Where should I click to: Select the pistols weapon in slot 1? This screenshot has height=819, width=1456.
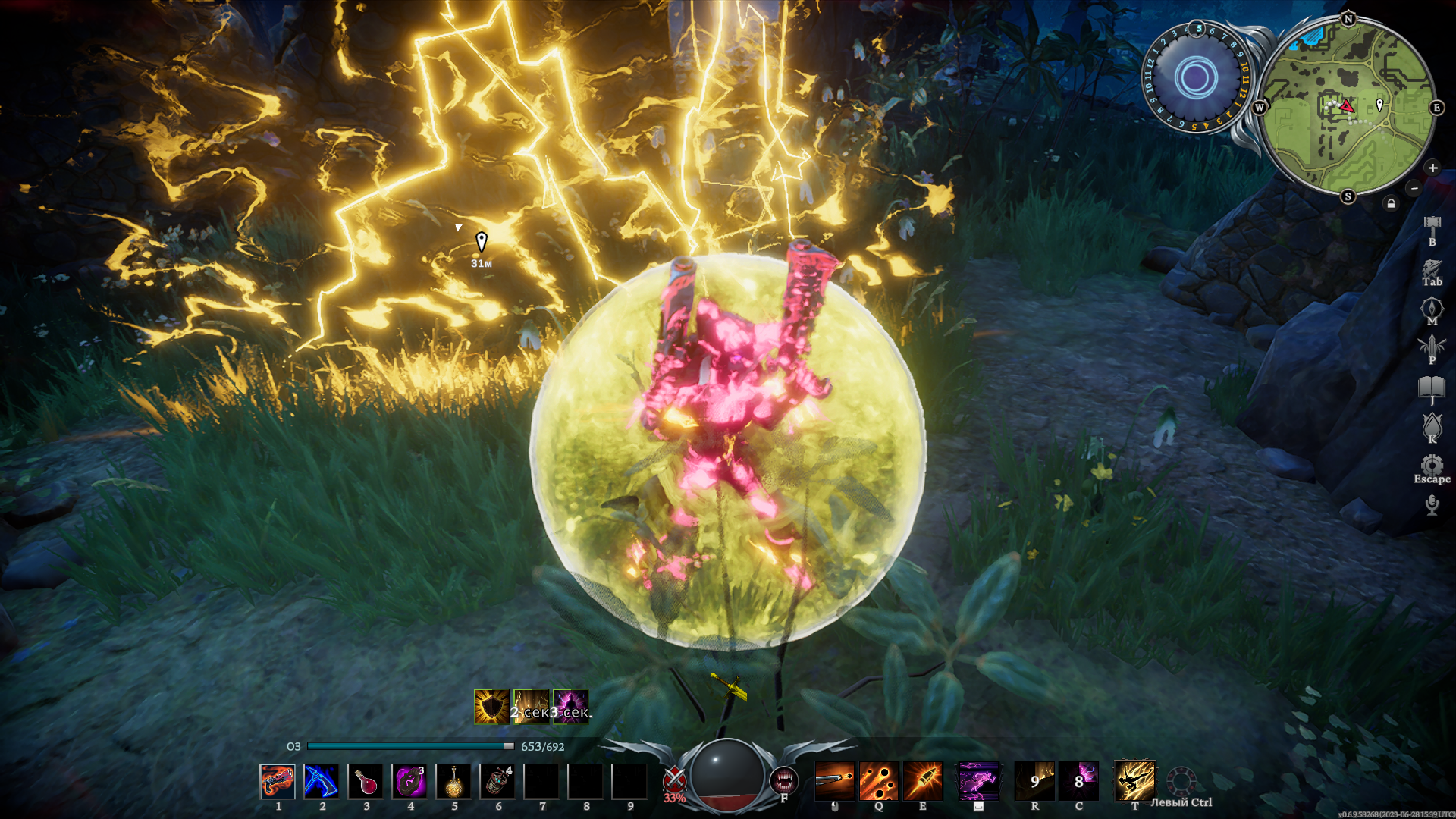pyautogui.click(x=278, y=781)
